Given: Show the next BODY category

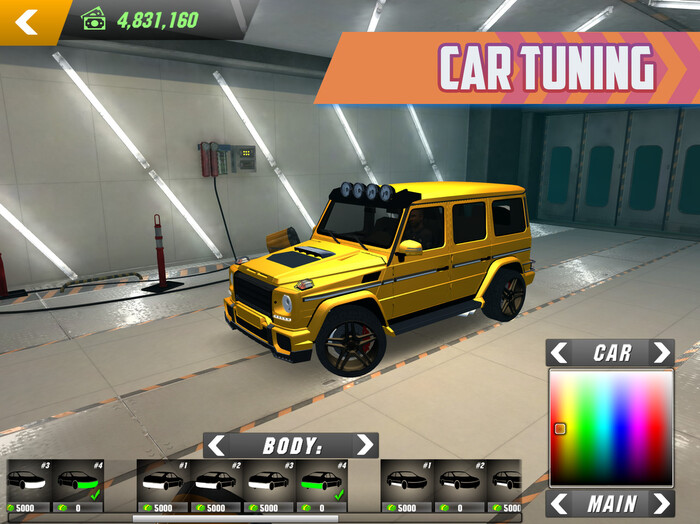Looking at the screenshot, I should coord(365,446).
